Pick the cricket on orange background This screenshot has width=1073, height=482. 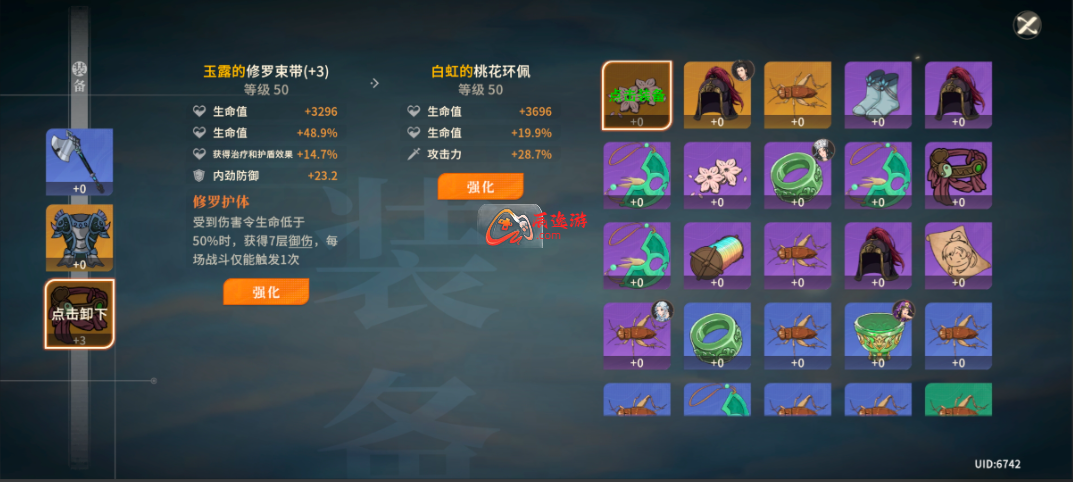coord(797,95)
